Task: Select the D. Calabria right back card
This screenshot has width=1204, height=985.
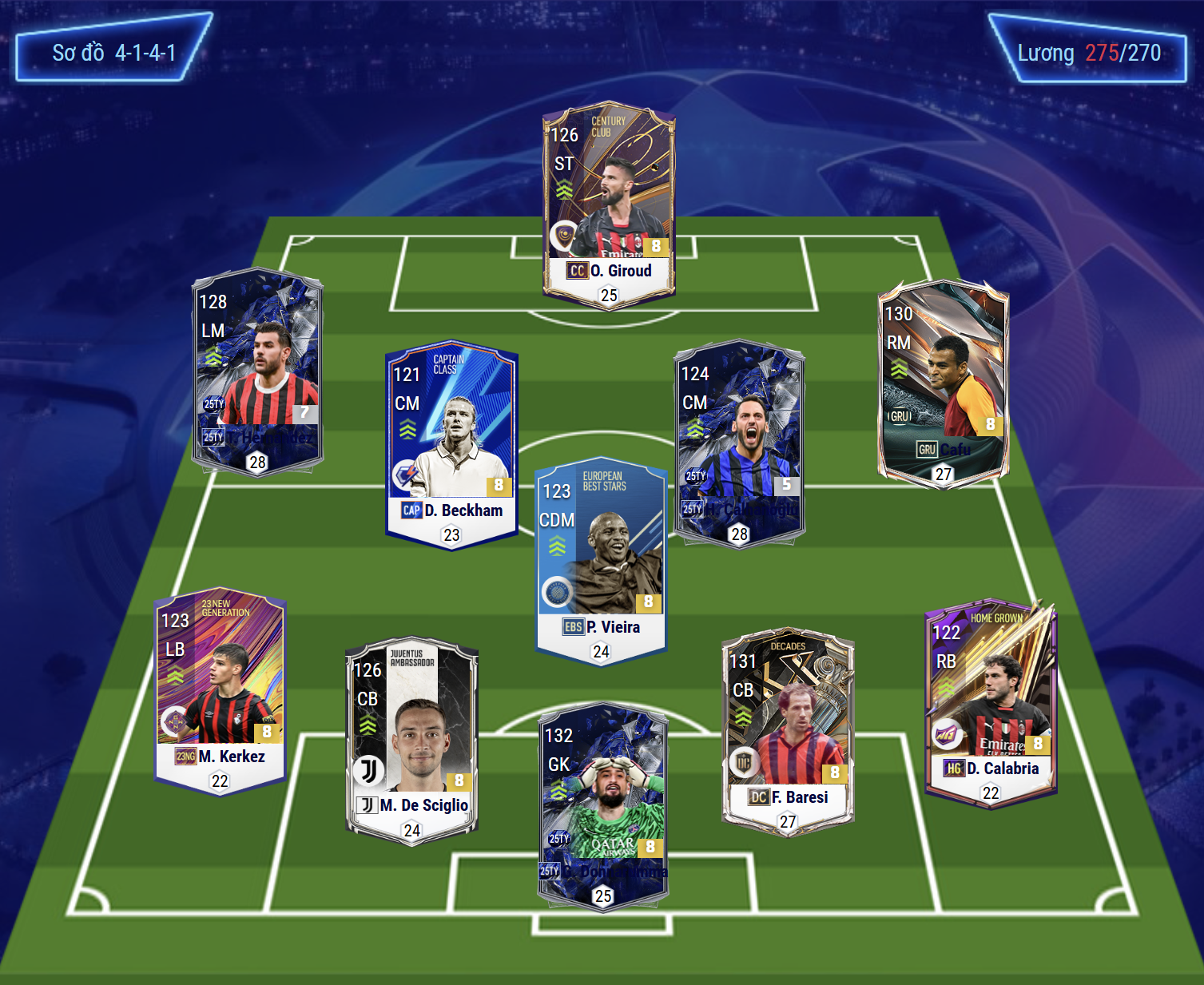Action: pos(991,704)
